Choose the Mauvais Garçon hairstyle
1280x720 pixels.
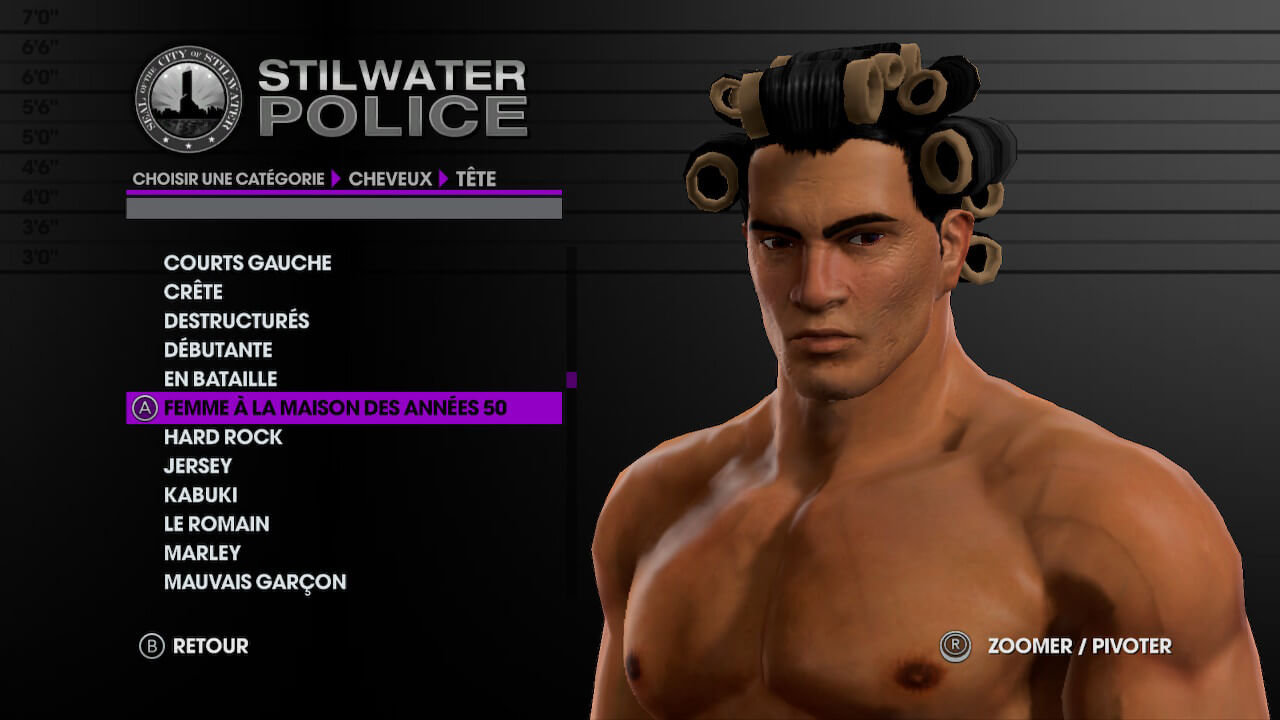255,582
